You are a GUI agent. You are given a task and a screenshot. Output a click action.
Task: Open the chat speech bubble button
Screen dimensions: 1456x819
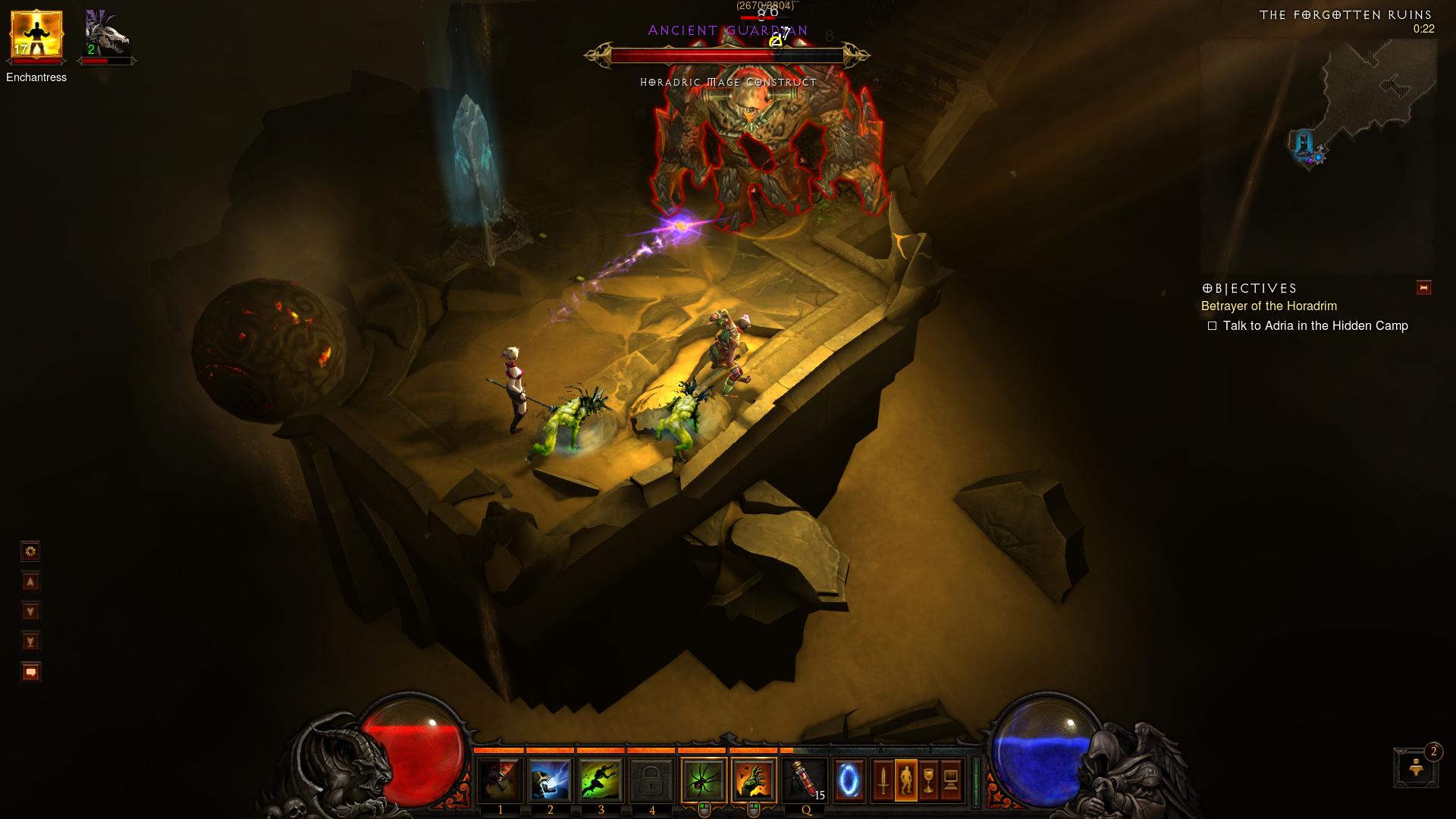[30, 672]
